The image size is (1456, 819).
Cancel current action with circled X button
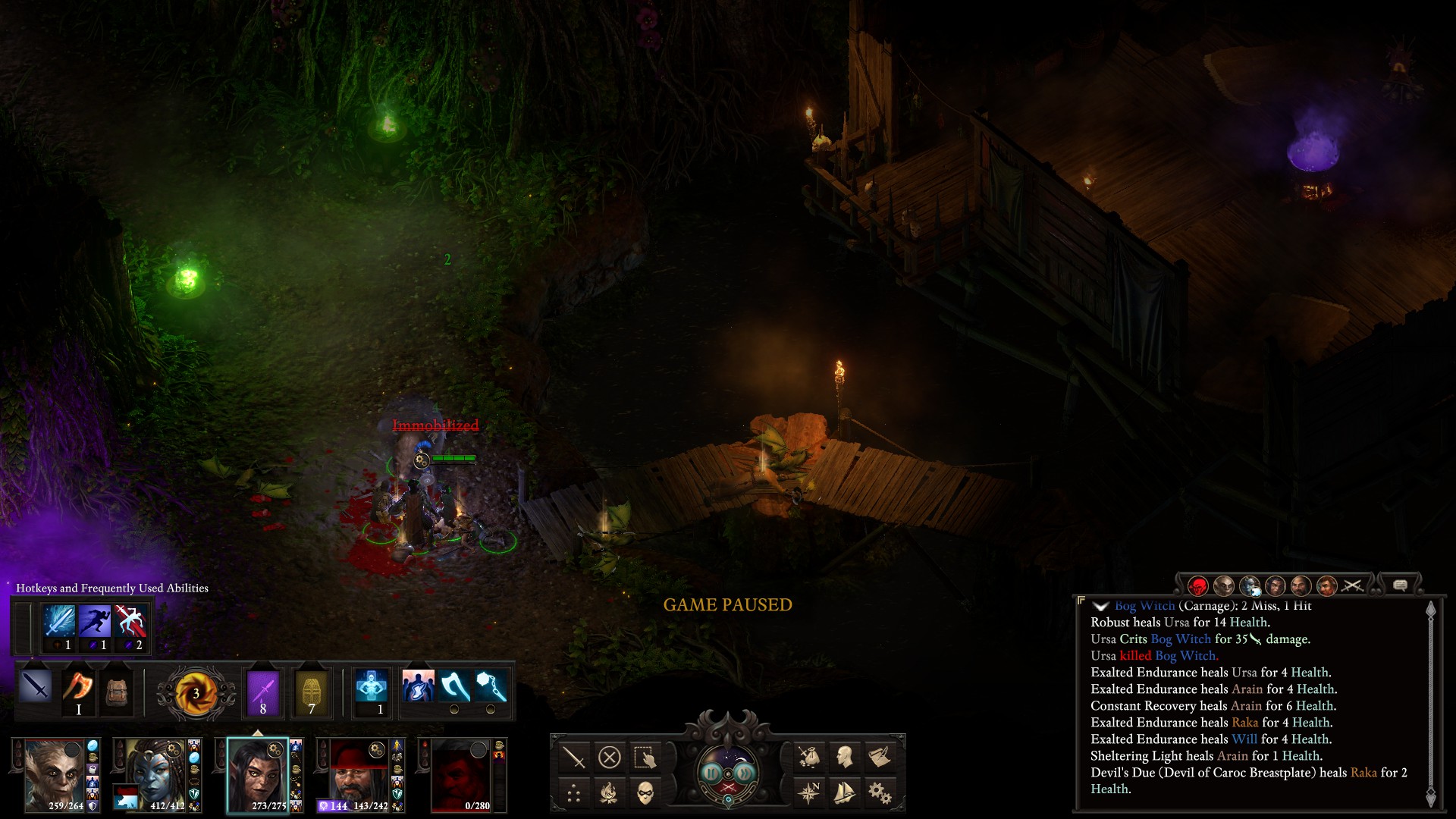(610, 757)
